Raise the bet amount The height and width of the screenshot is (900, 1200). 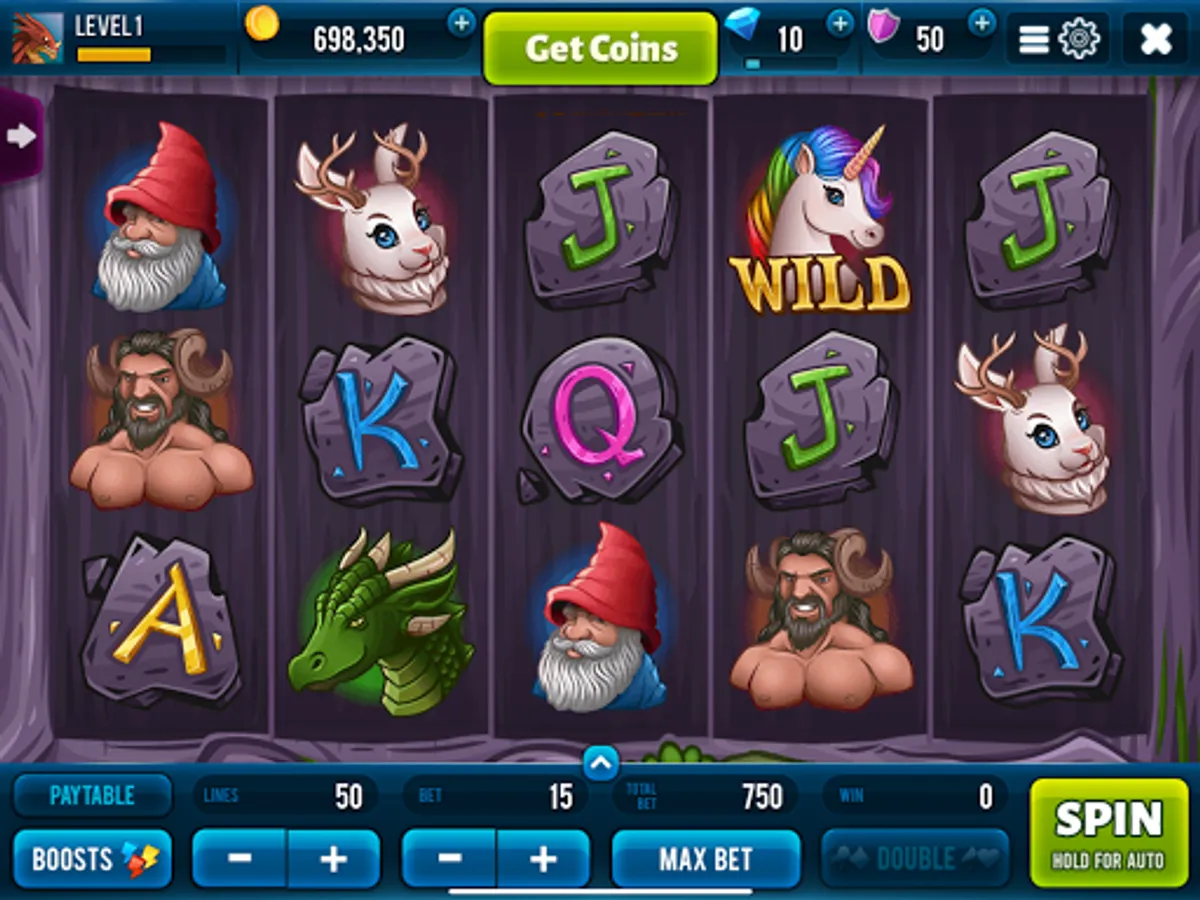pos(542,859)
